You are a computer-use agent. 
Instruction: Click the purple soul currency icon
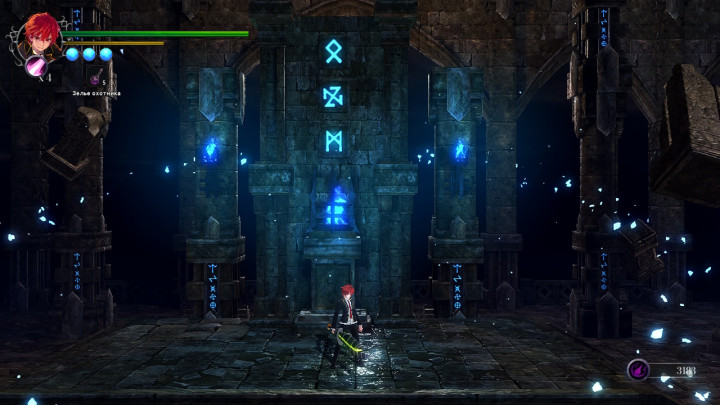click(x=637, y=370)
